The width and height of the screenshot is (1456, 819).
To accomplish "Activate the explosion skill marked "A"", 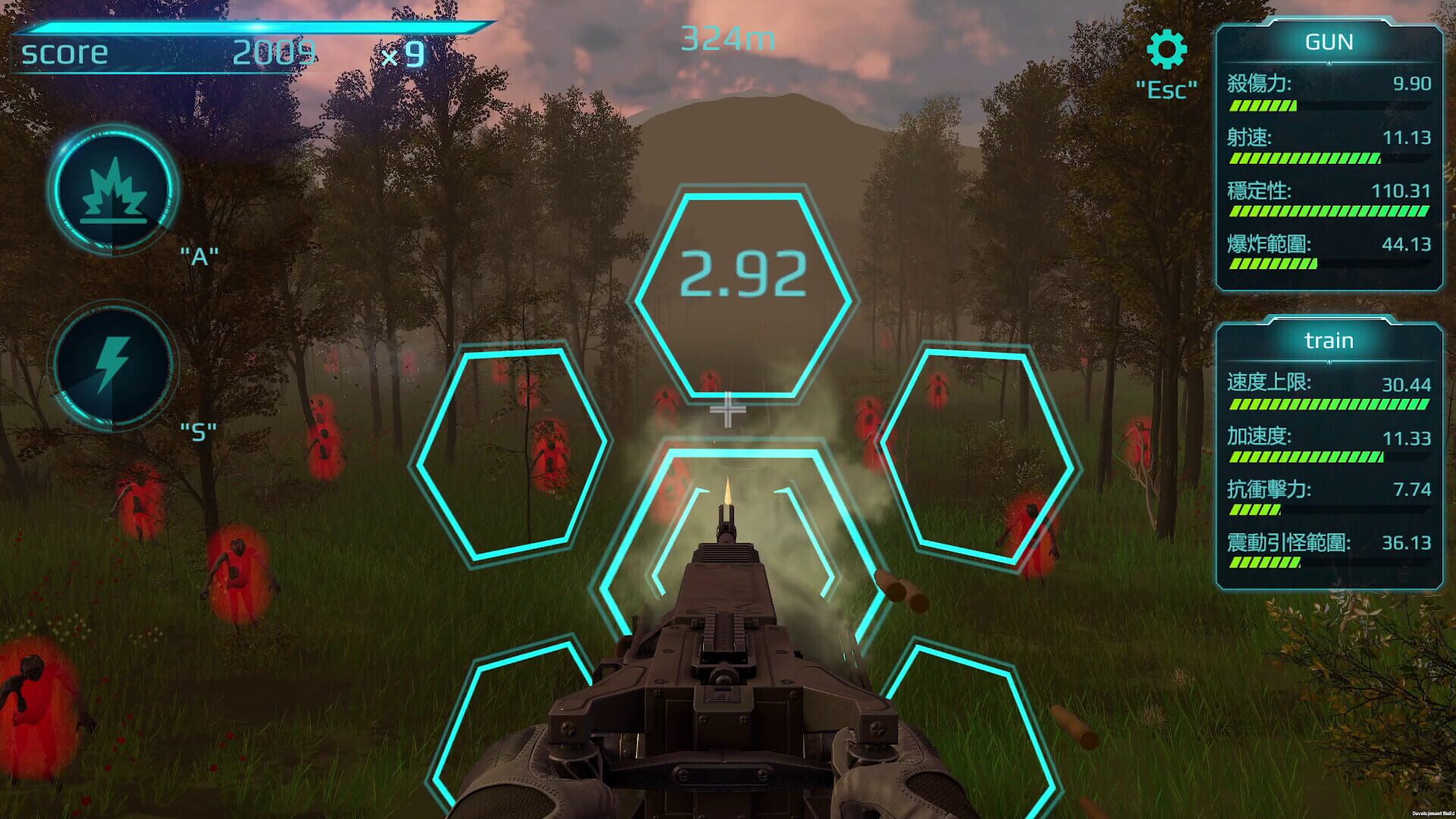I will (114, 190).
